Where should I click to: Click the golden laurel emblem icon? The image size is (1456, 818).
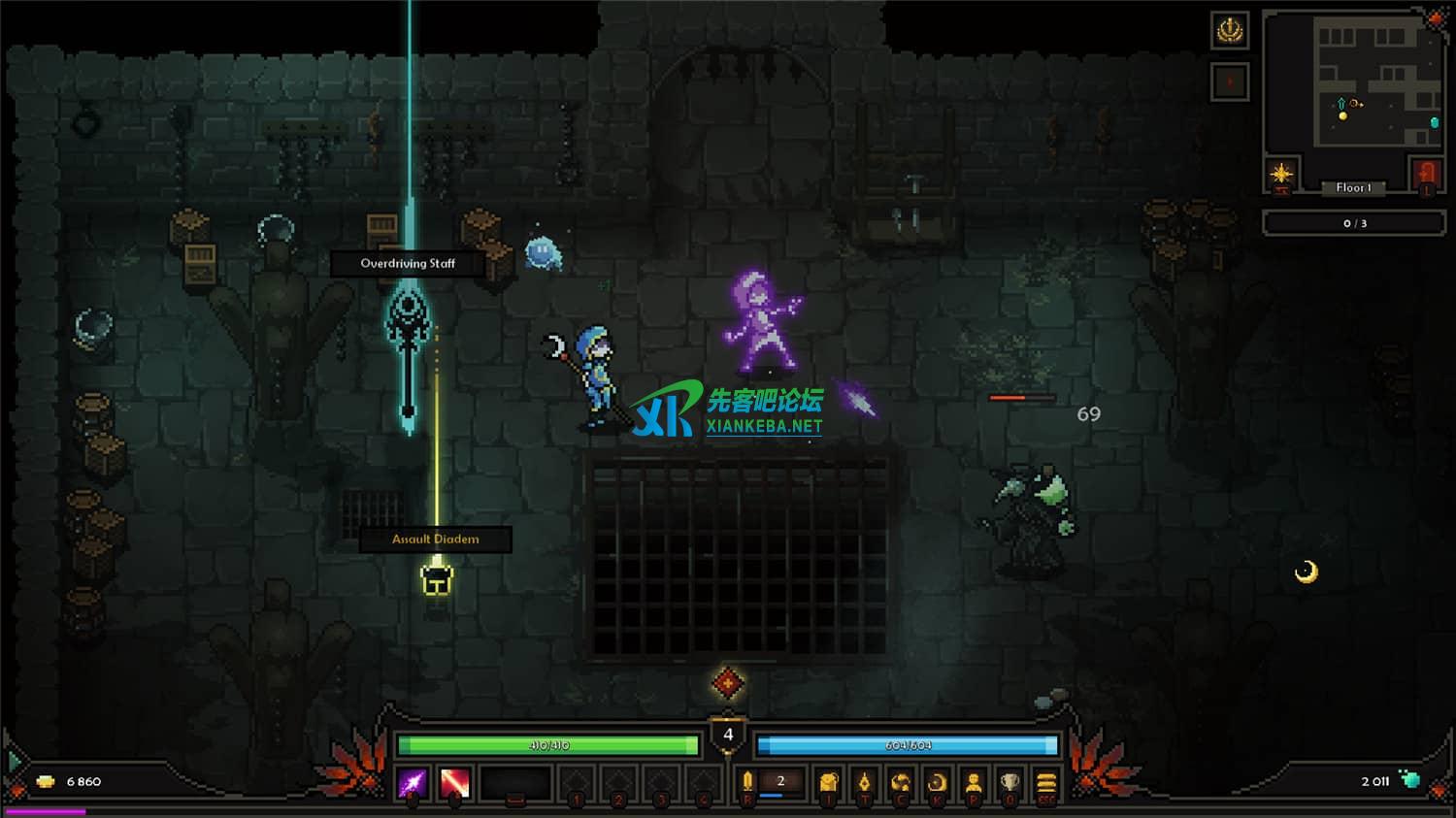tap(1230, 31)
